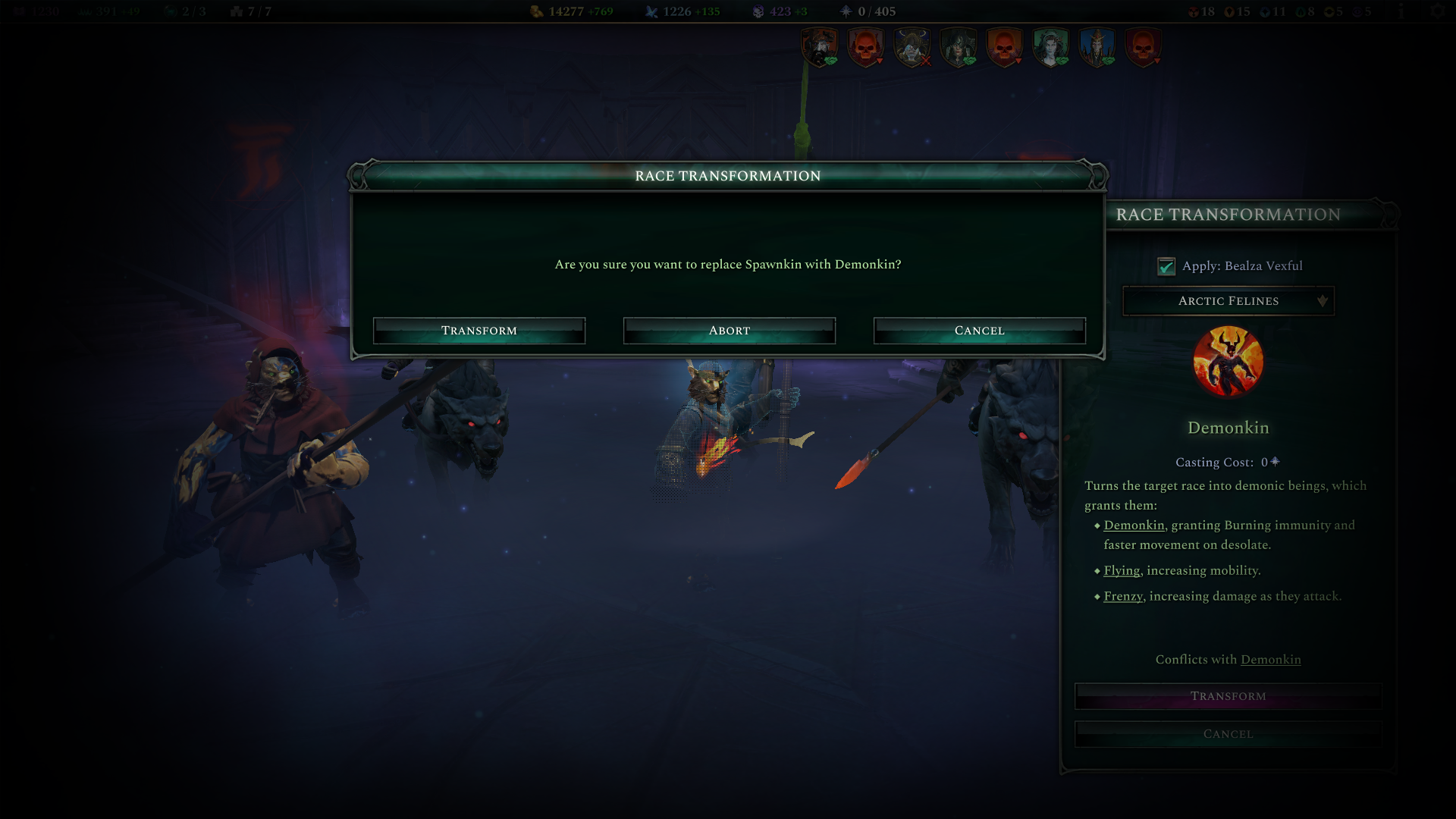Click the gold resource icon showing 14277
The image size is (1456, 819).
537,11
